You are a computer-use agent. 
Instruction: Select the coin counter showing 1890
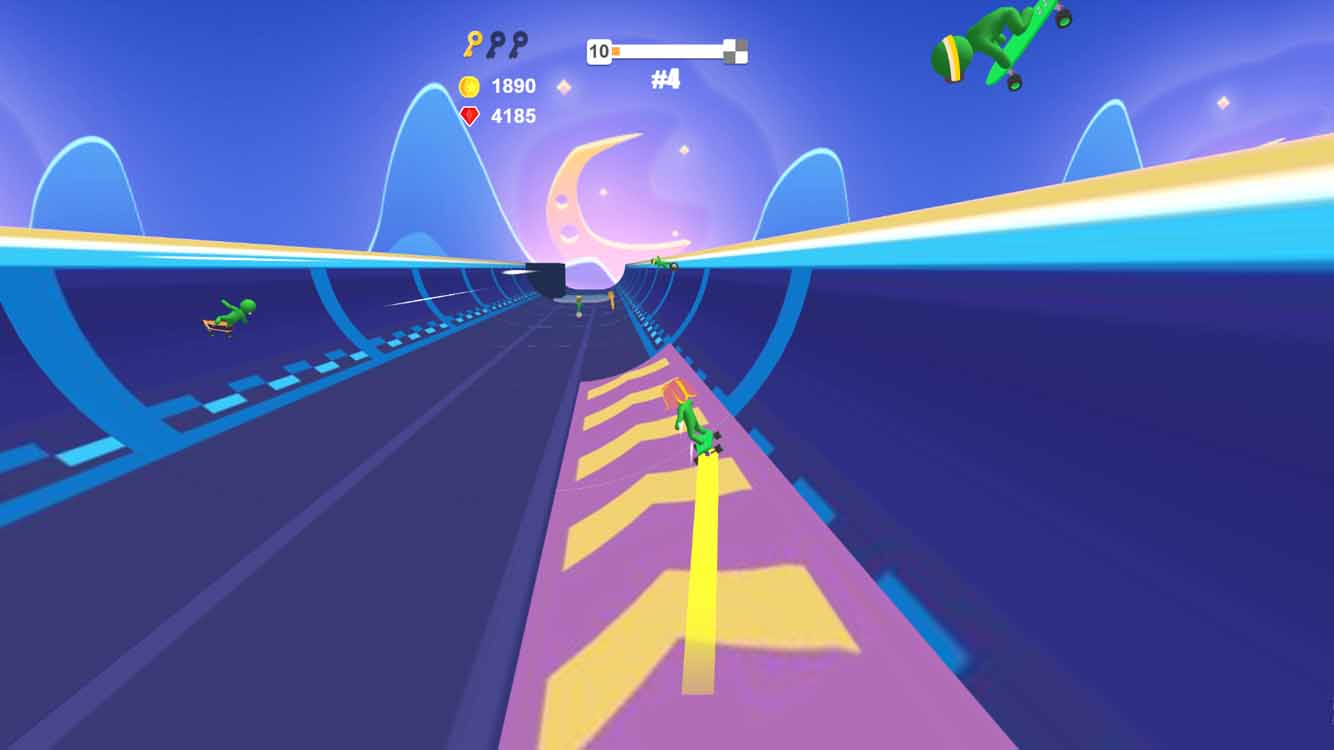pos(512,85)
